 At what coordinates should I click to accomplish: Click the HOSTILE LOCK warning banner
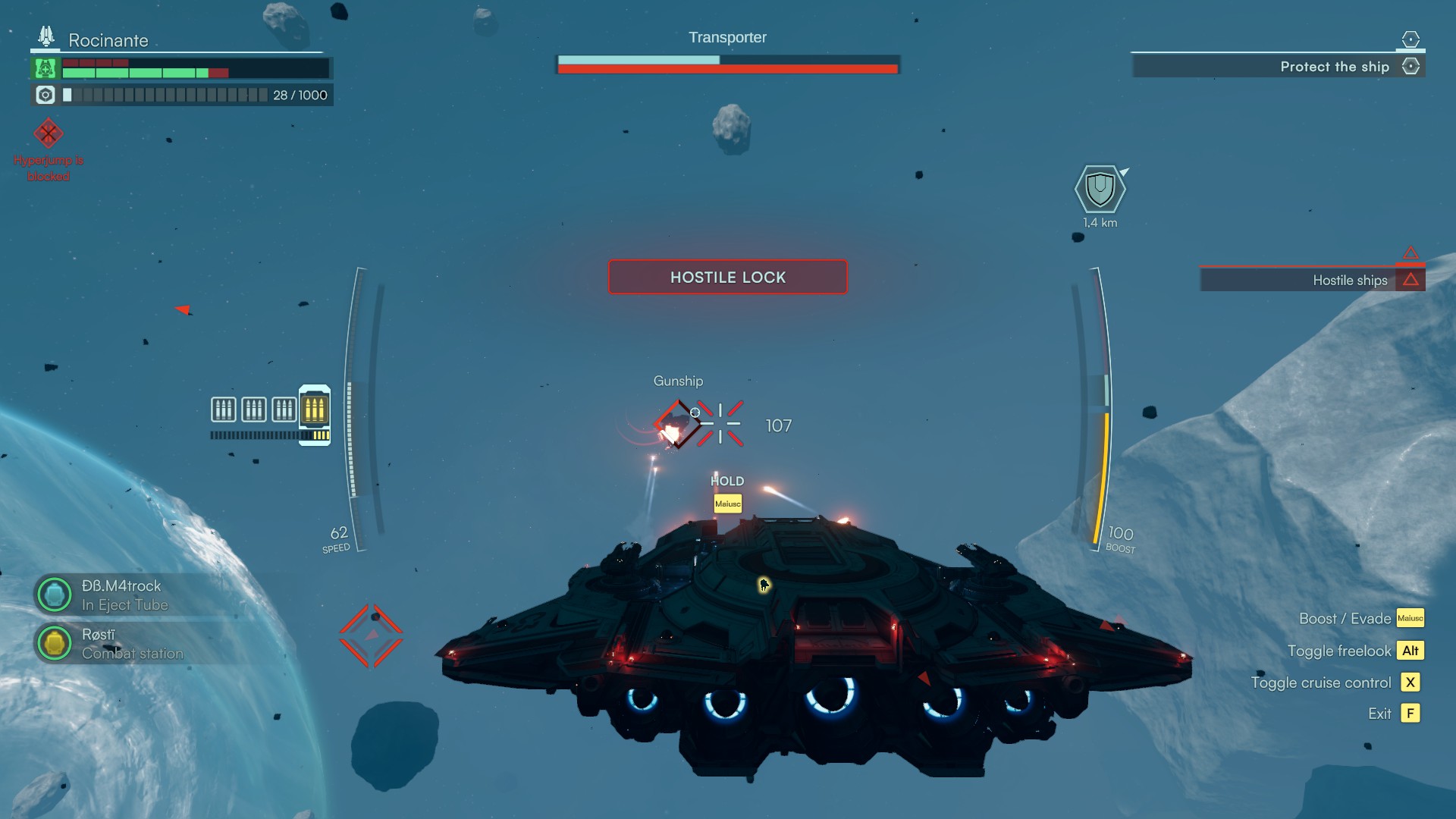[x=727, y=278]
